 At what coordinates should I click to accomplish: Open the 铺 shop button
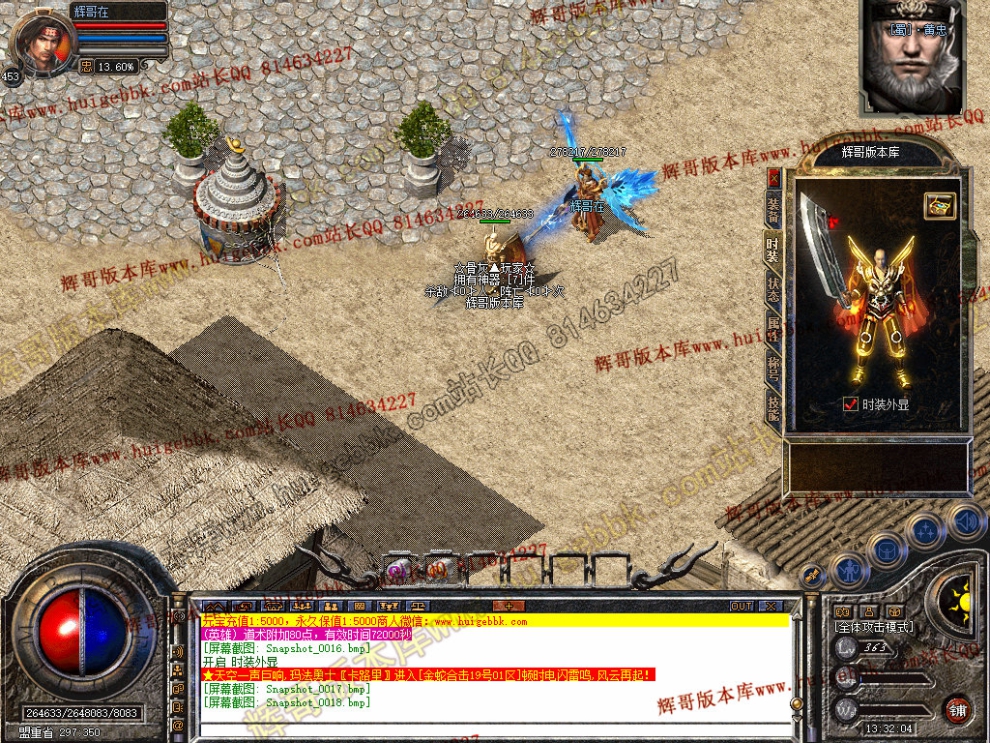point(958,709)
